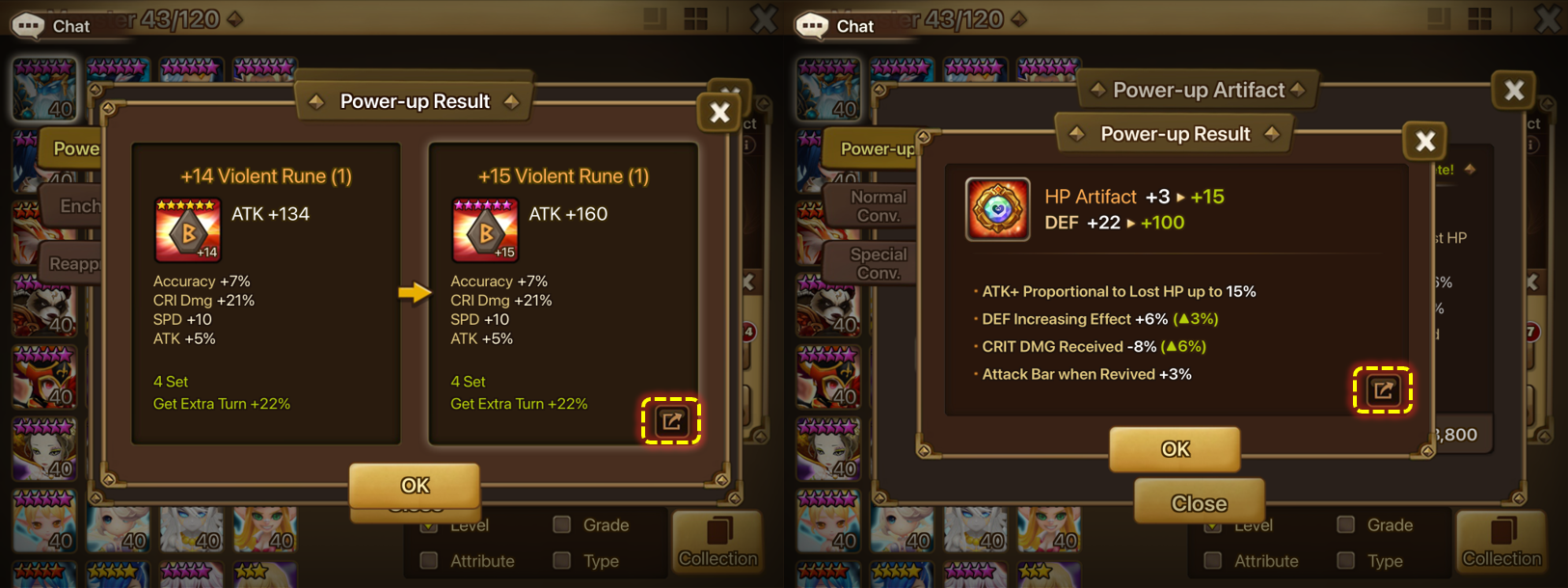Close the Power-up Artifact window with X
Screen dimensions: 1568x588
pos(1514,91)
